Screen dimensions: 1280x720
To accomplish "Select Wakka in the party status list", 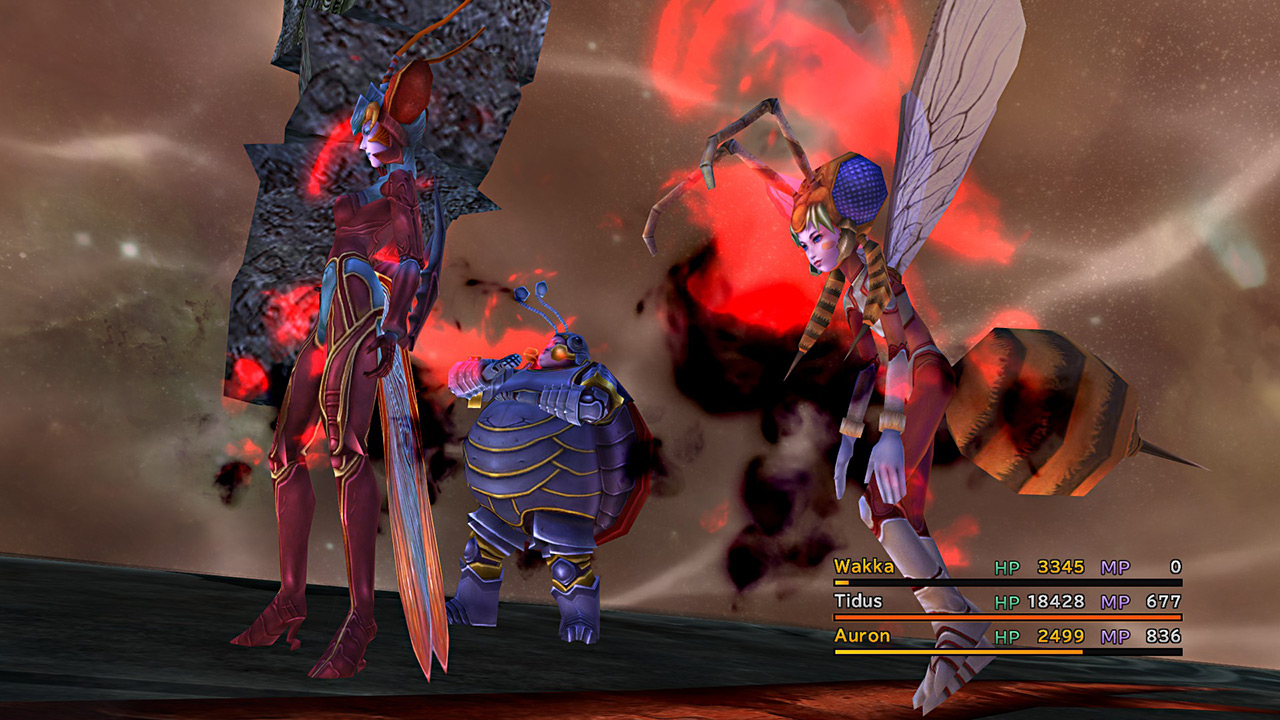I will click(x=865, y=567).
